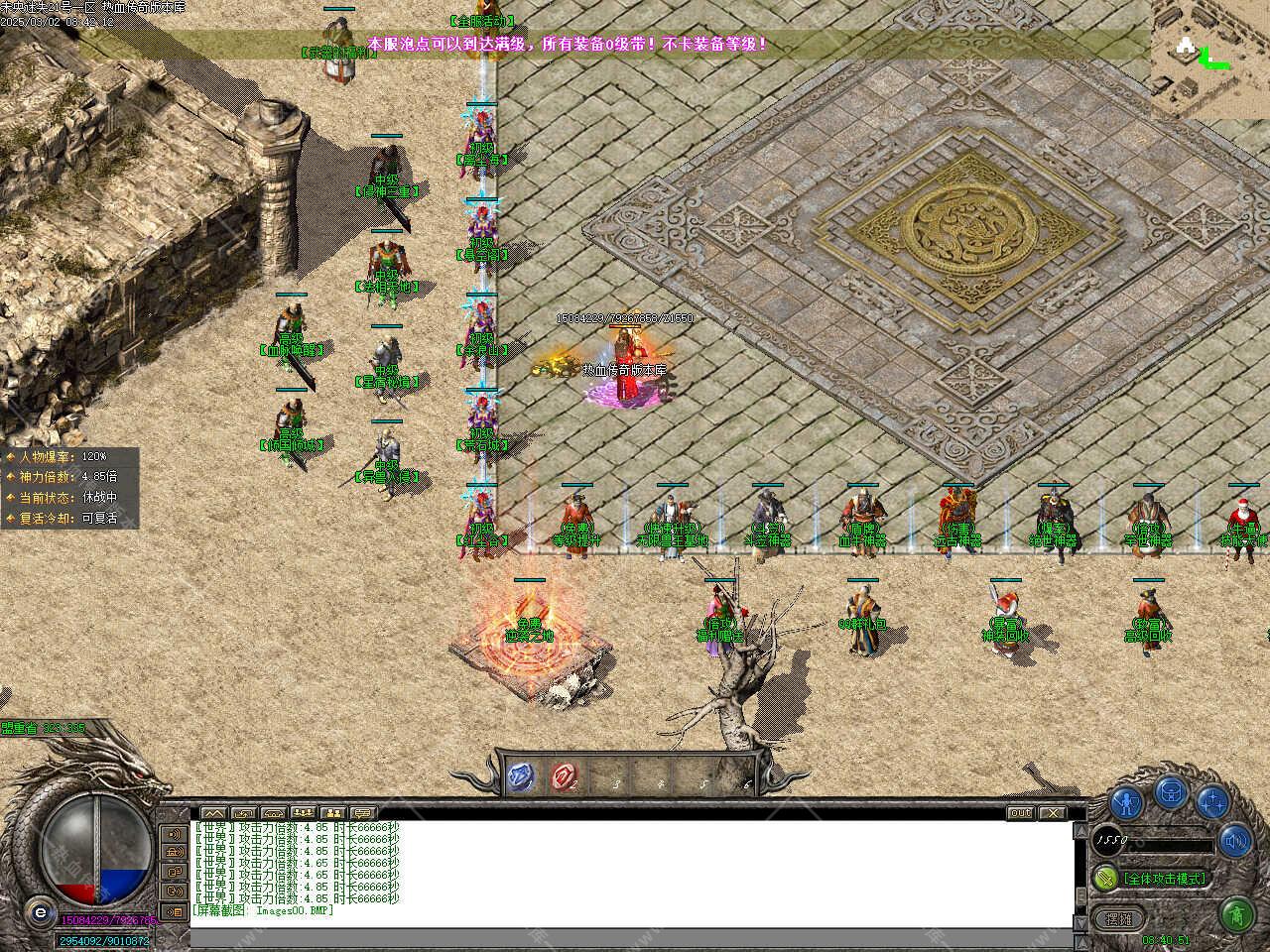Select the mountain-icon tab above chat
The image size is (1270, 952).
[212, 814]
